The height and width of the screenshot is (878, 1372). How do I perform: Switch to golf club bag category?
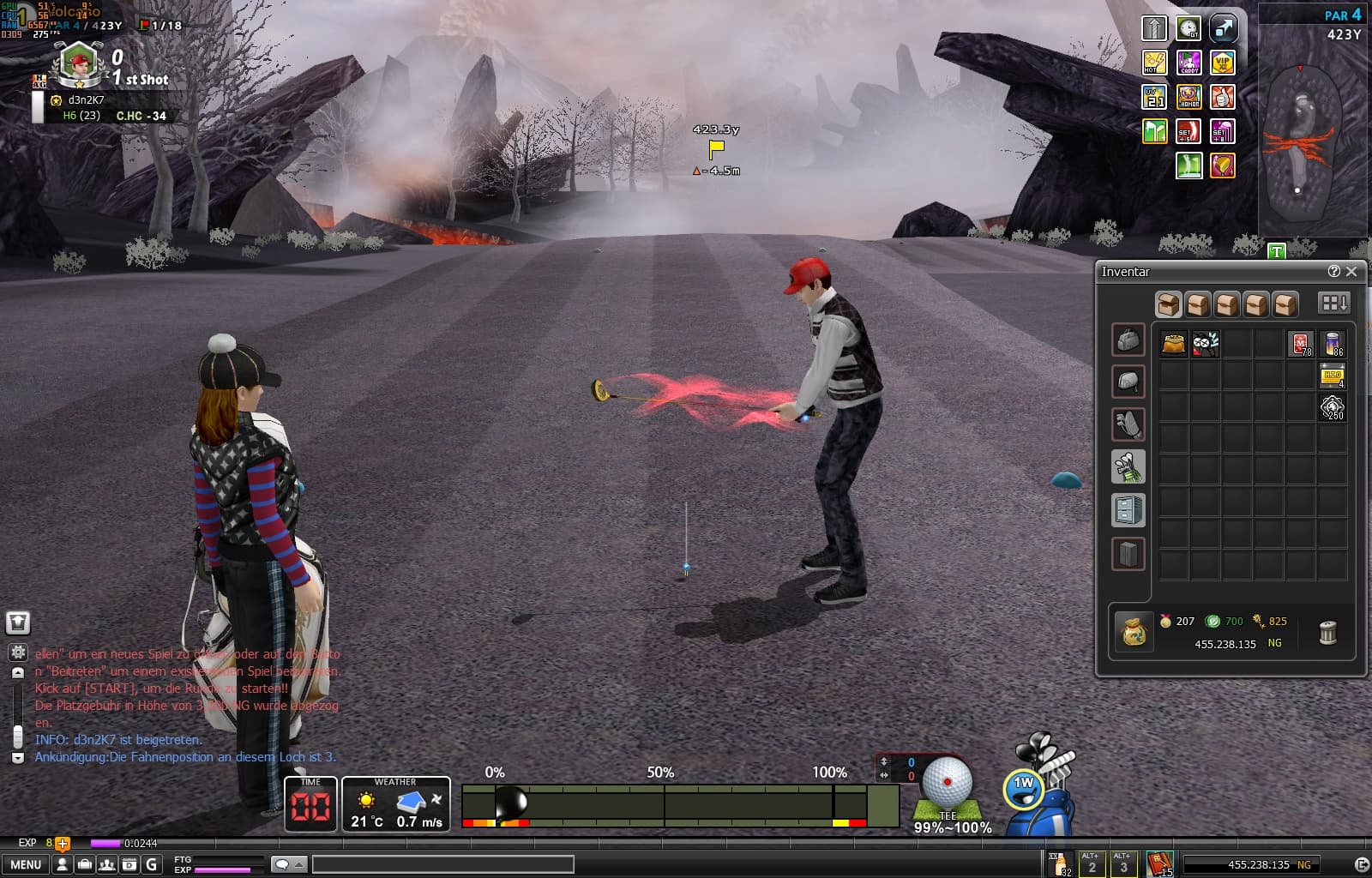[1128, 467]
